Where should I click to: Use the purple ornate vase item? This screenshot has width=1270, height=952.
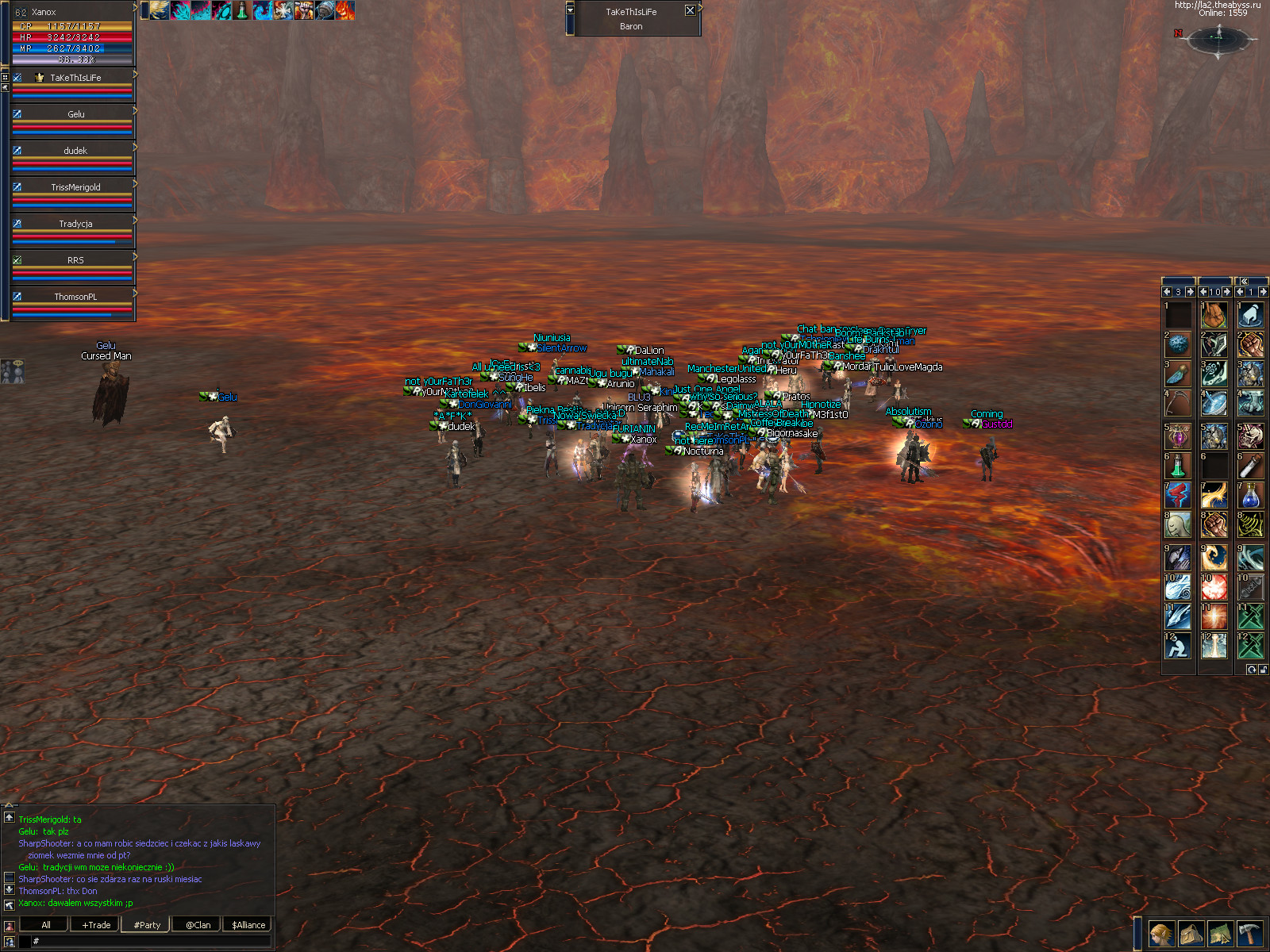(1178, 436)
